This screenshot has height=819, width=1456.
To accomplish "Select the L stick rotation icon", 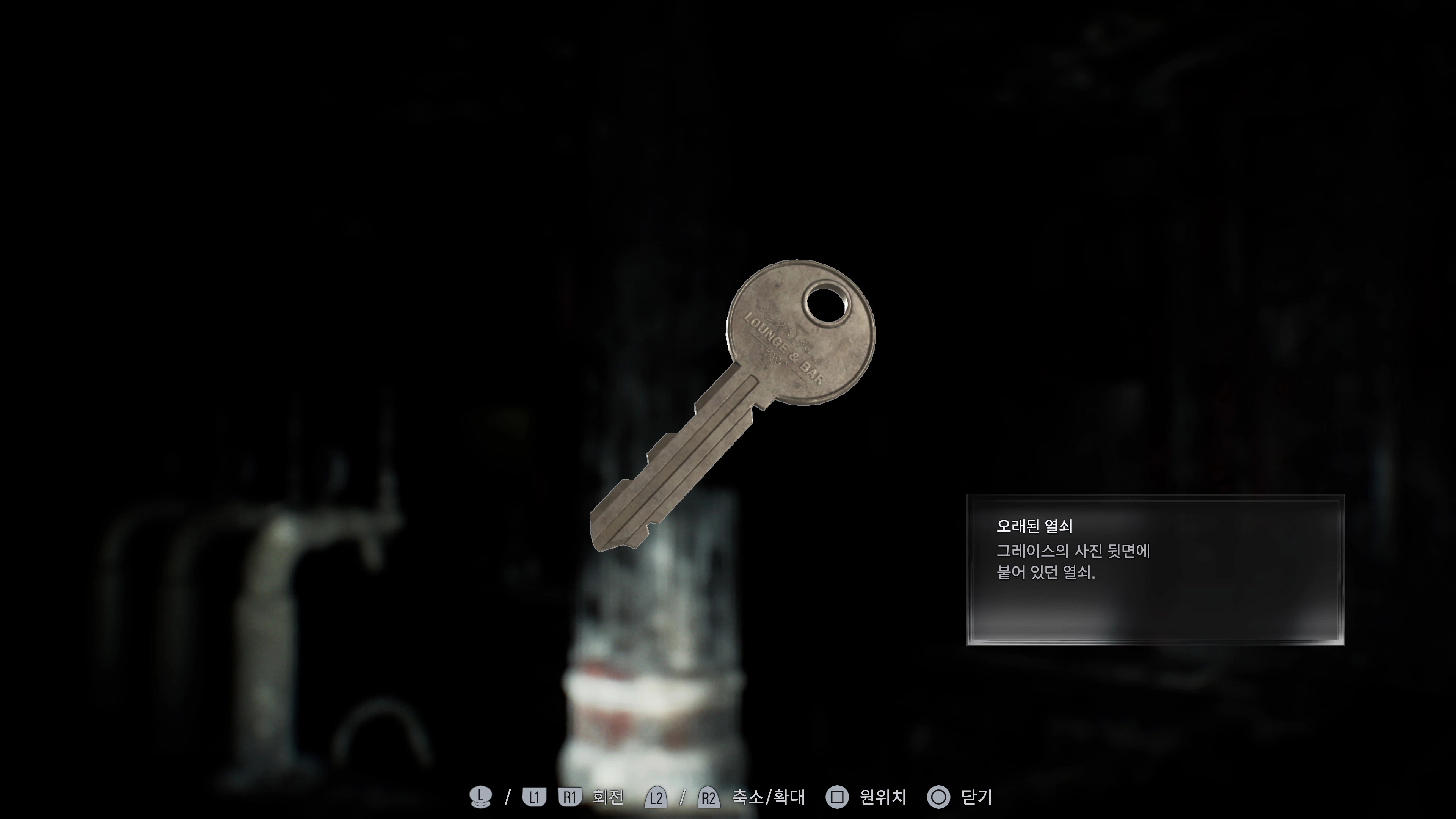I will [481, 797].
